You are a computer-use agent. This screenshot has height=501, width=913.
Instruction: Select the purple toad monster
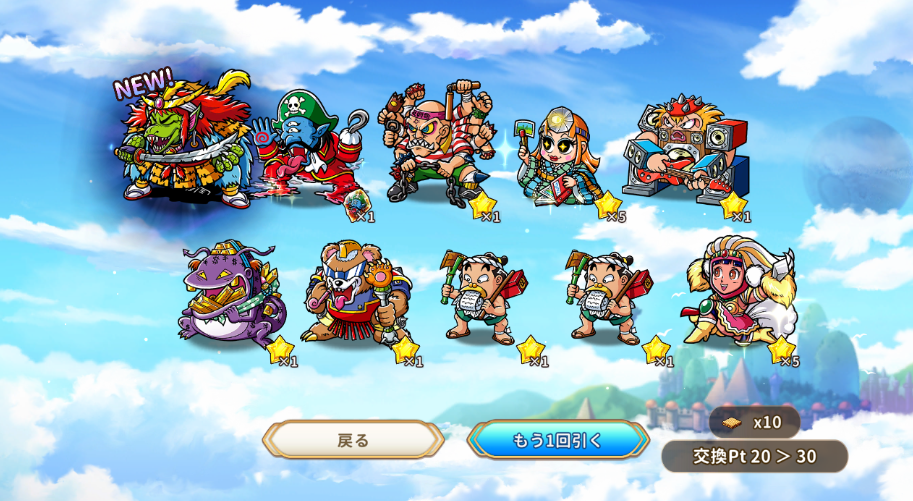coord(230,295)
